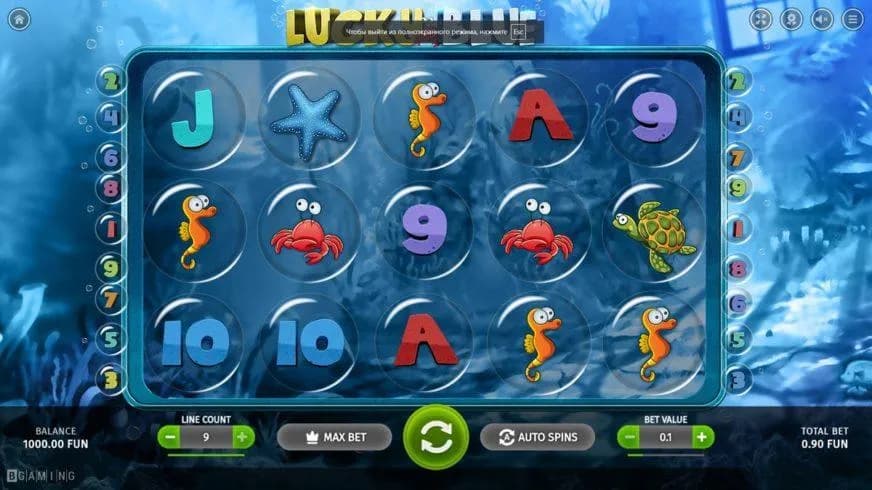
Task: Spin the reels with the green button
Action: (435, 437)
